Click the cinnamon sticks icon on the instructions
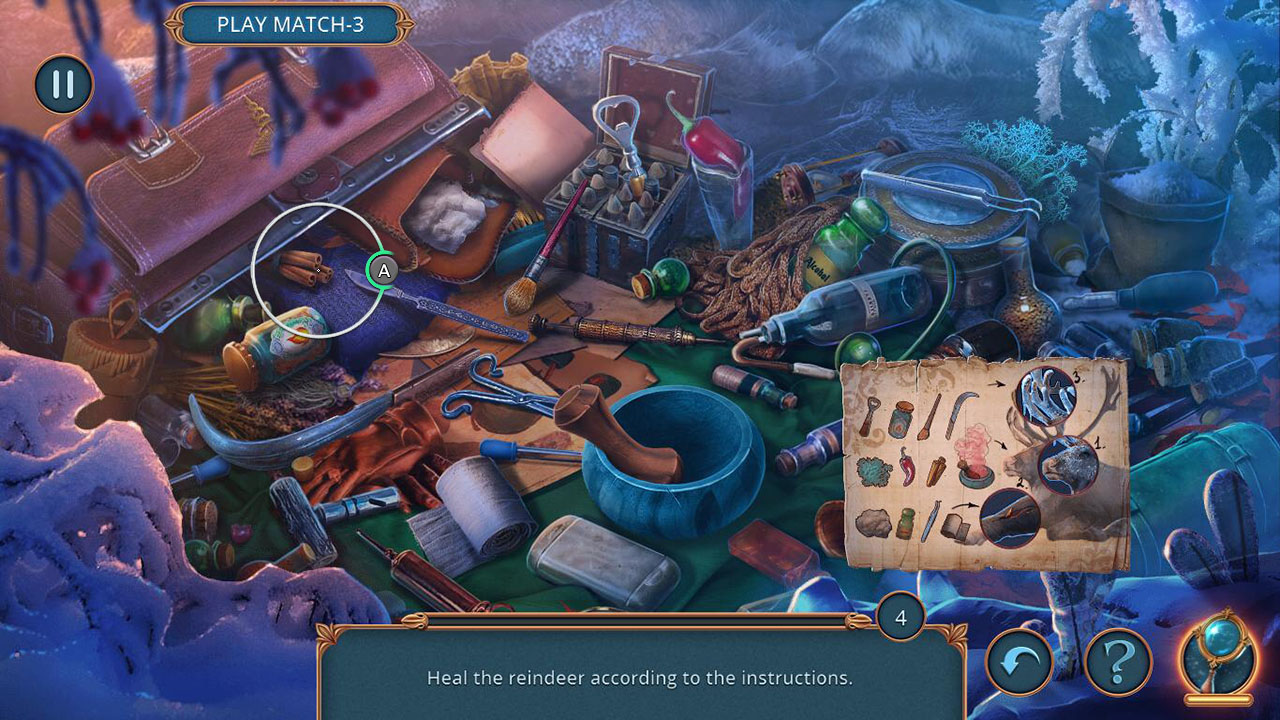This screenshot has height=720, width=1280. tap(936, 472)
